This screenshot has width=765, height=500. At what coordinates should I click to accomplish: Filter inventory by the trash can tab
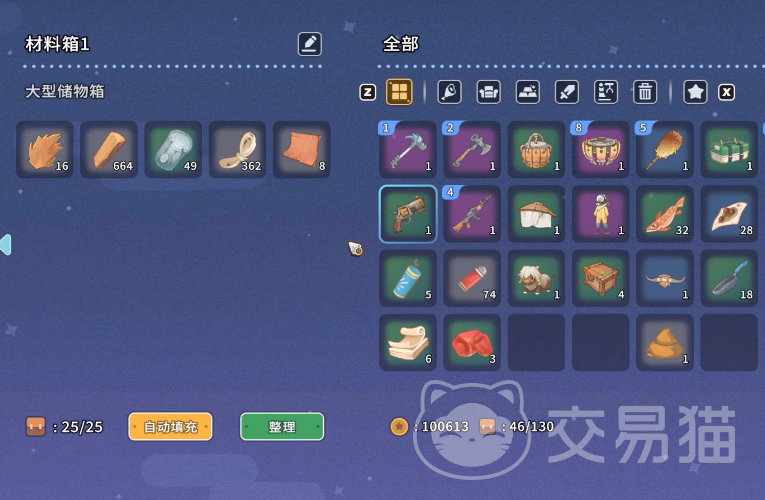[x=645, y=92]
